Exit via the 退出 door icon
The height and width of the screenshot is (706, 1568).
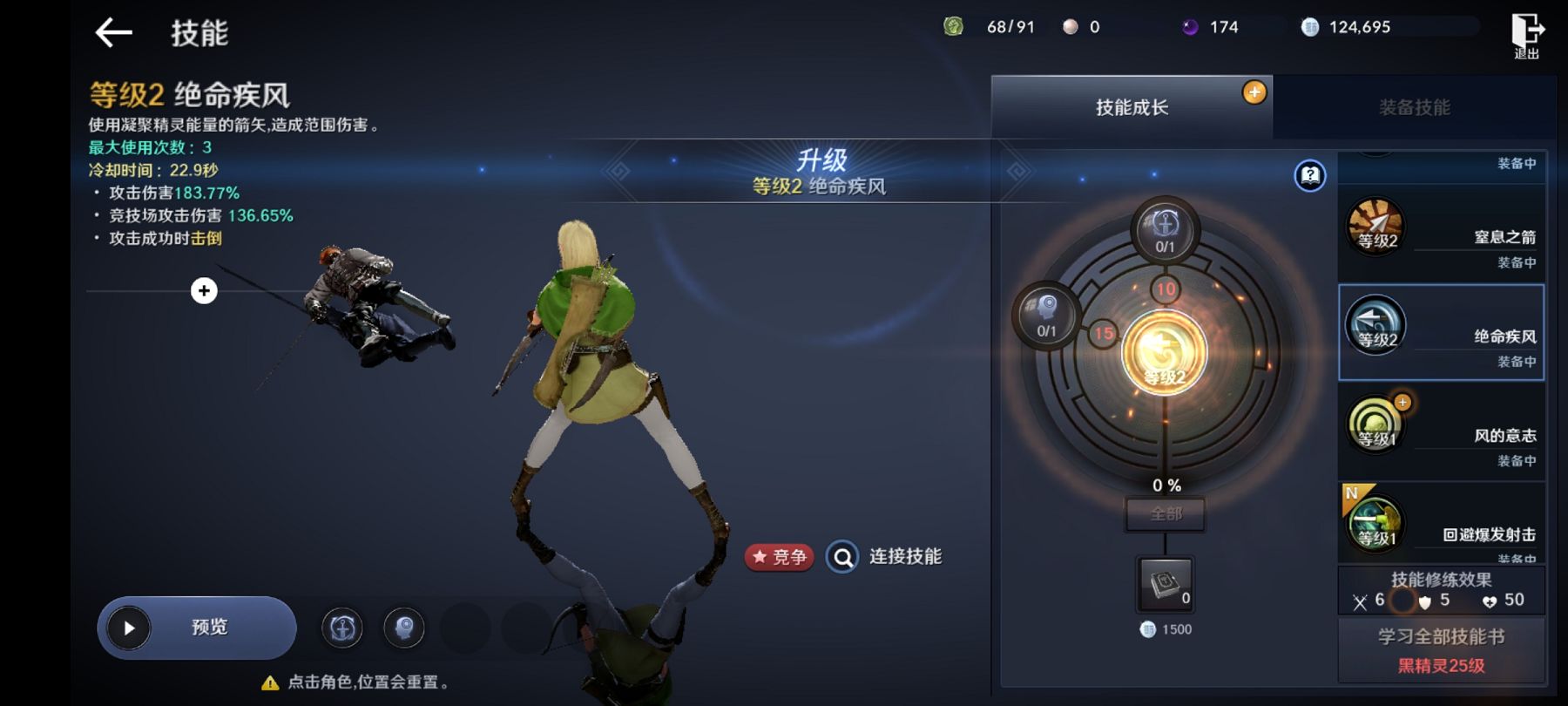point(1526,35)
